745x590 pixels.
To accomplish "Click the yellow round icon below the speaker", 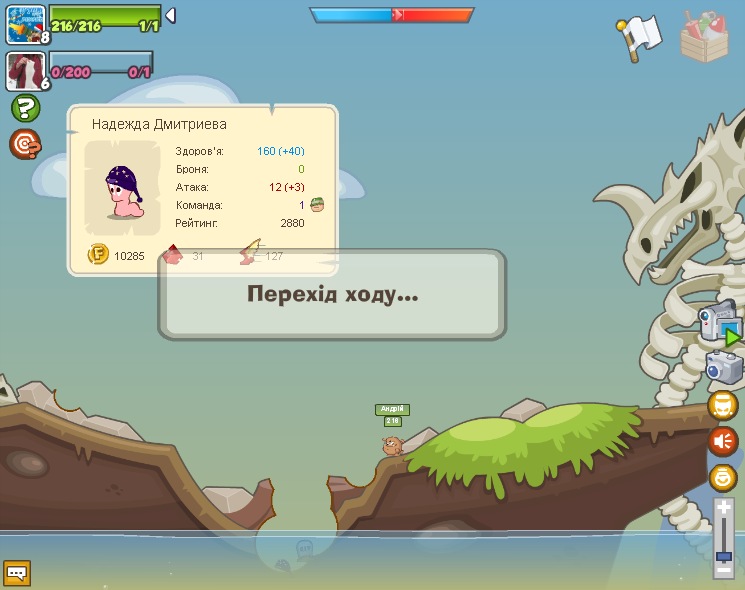I will [723, 477].
